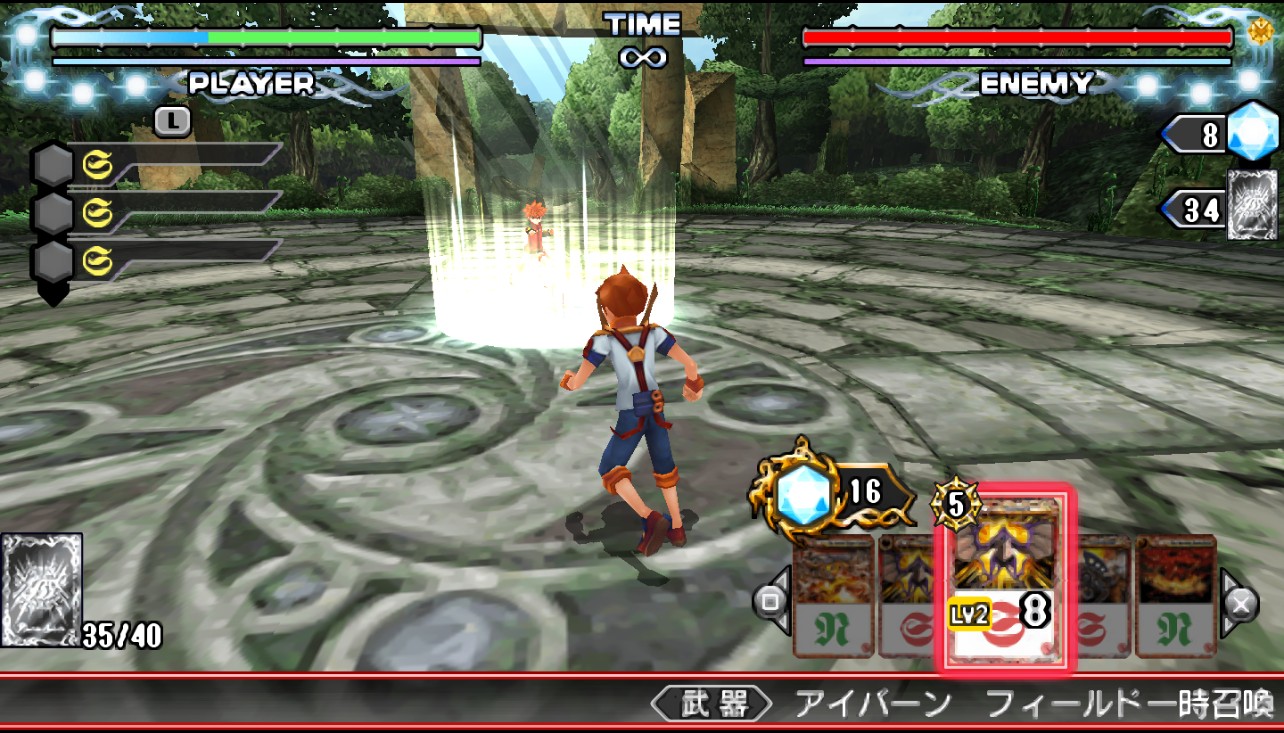
Task: Choose the green-N card with dark red lava art
Action: (1175, 597)
